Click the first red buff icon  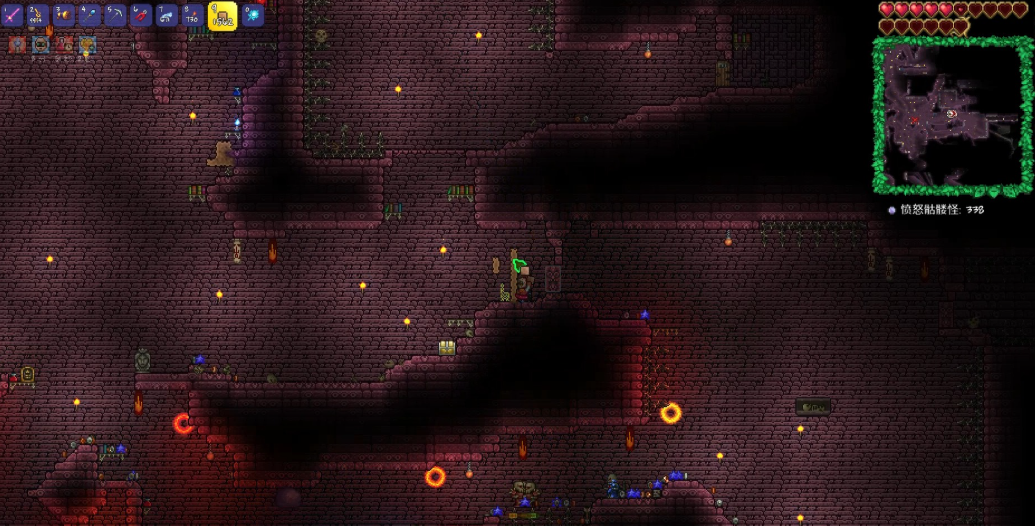(17, 44)
